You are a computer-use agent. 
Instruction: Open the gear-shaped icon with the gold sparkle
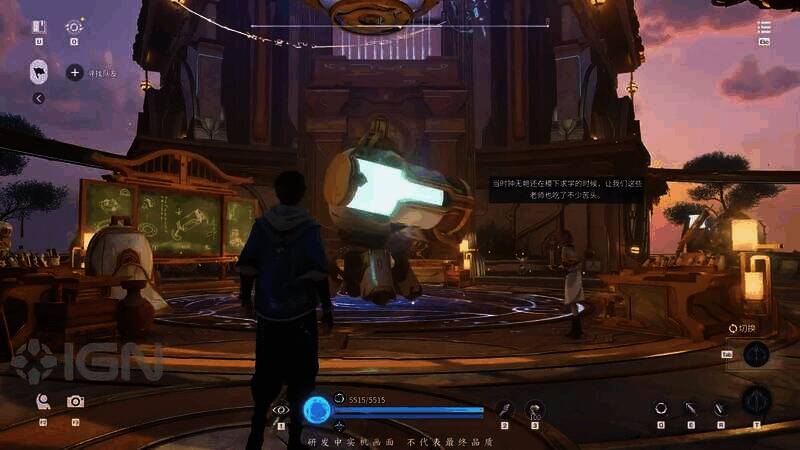[x=73, y=28]
